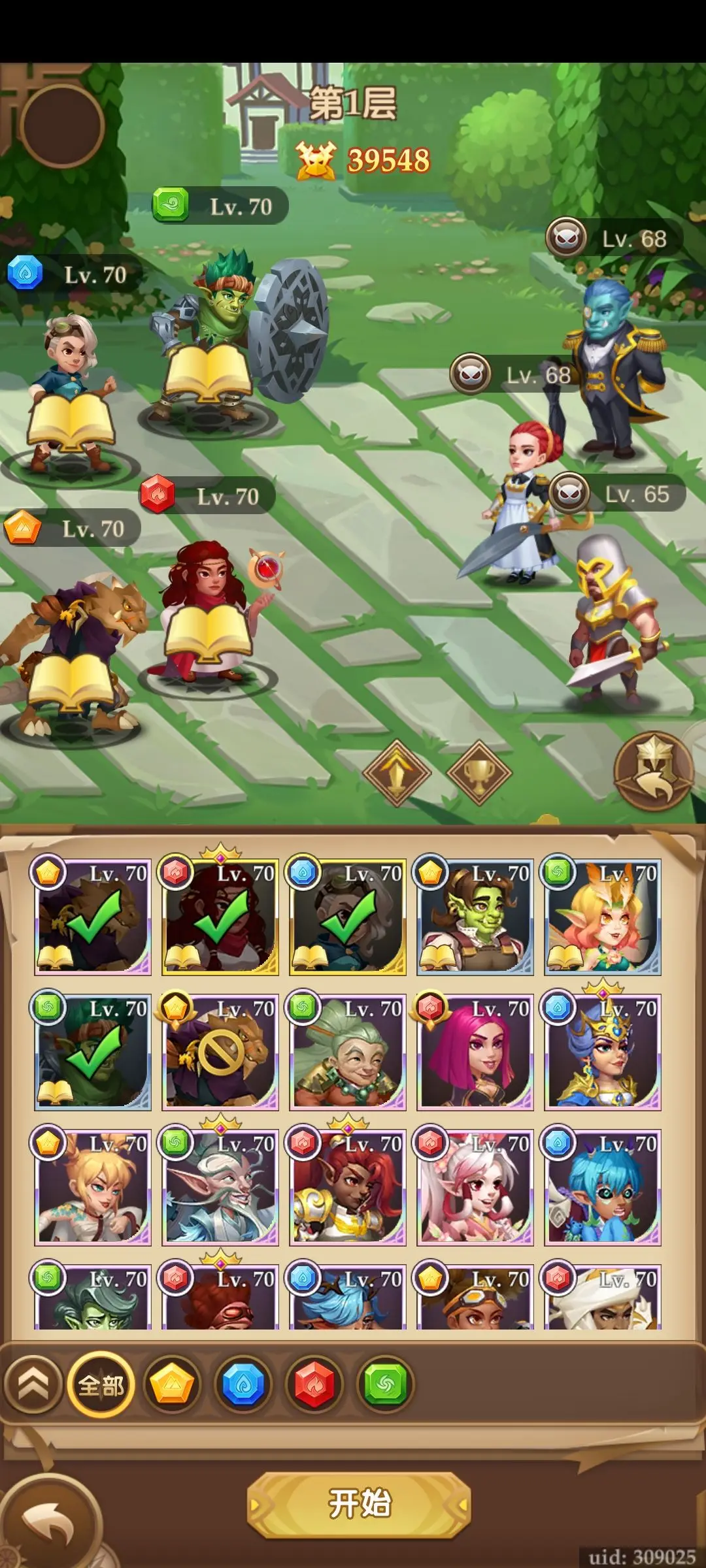Select the elderly green-haired dwarf hero card
This screenshot has height=1568, width=706.
(x=348, y=1053)
